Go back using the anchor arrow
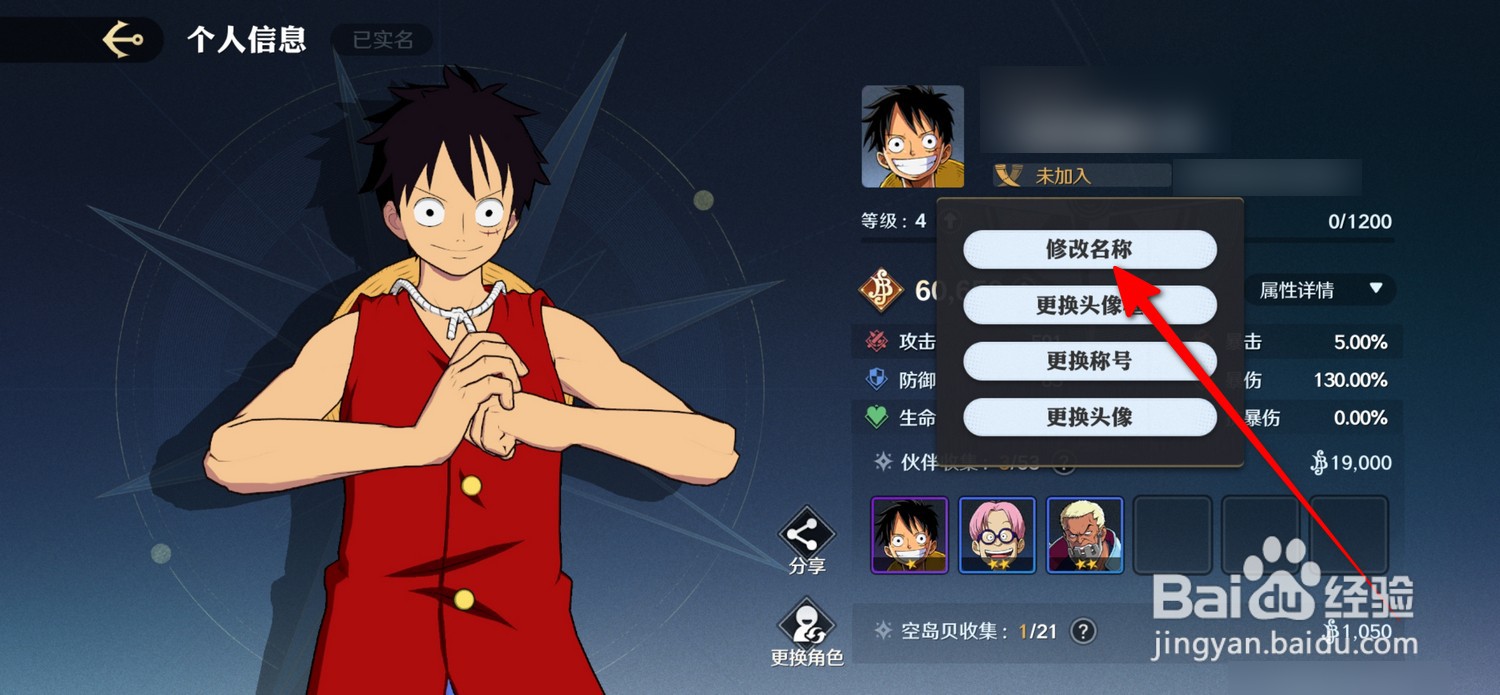1500x695 pixels. [123, 40]
